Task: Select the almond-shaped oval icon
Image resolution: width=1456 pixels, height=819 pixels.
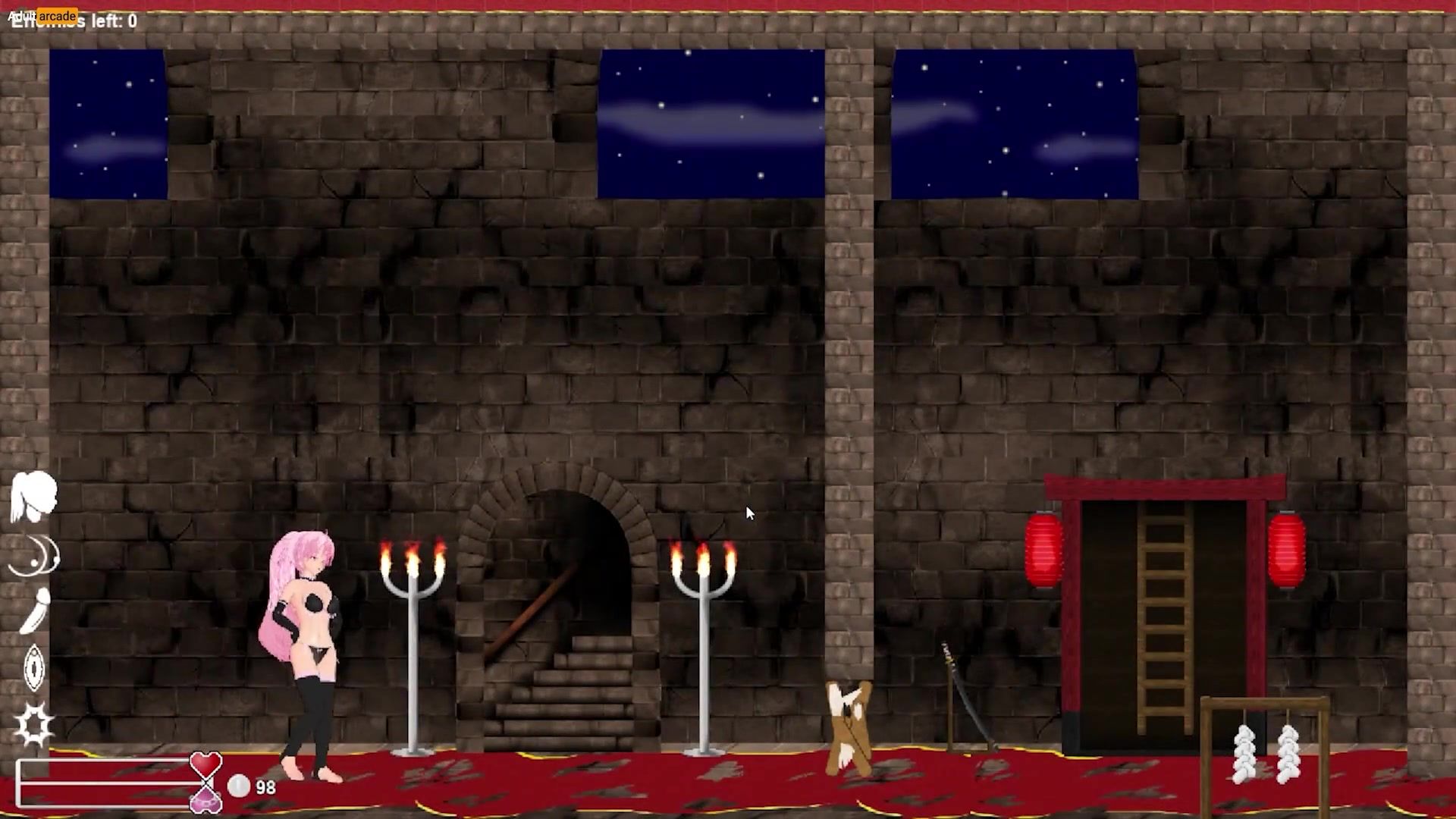Action: (34, 667)
